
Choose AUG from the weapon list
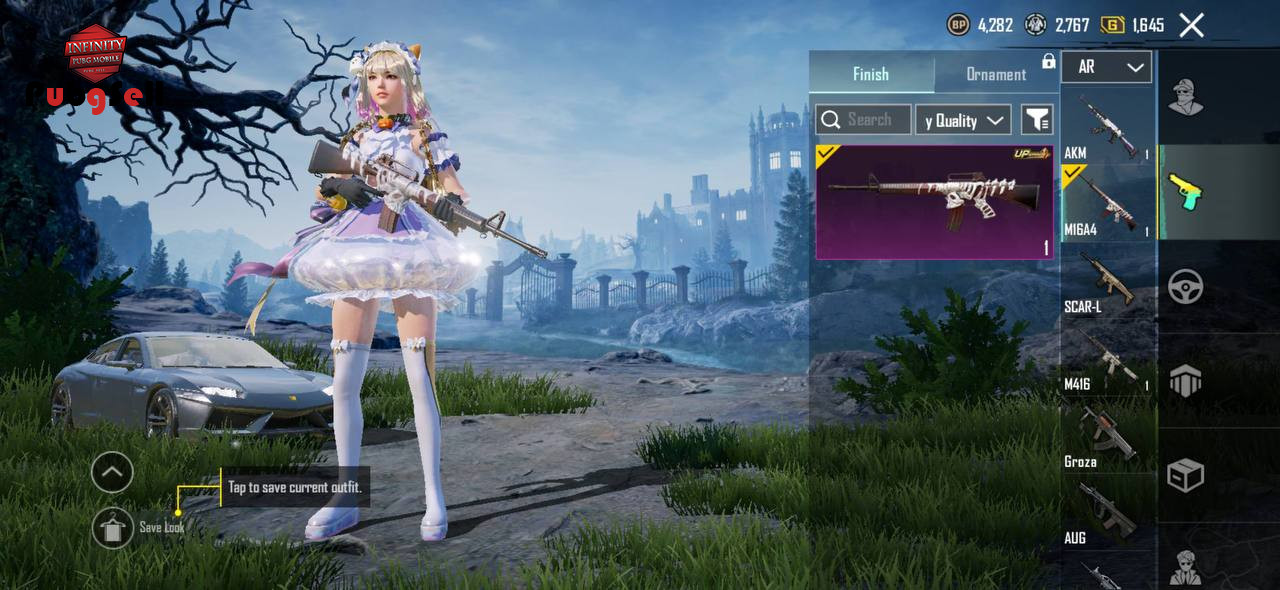tap(1108, 511)
